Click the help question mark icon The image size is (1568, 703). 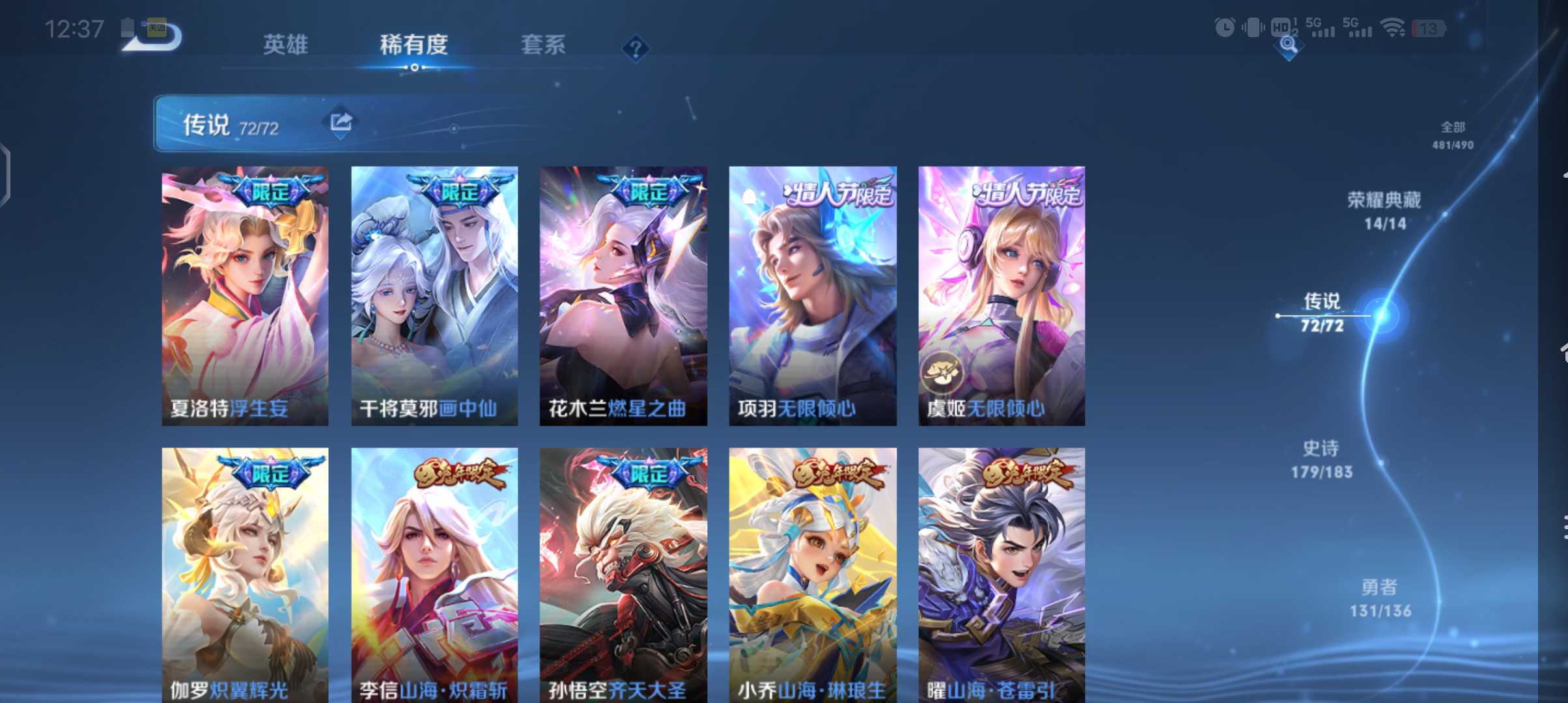click(x=637, y=47)
